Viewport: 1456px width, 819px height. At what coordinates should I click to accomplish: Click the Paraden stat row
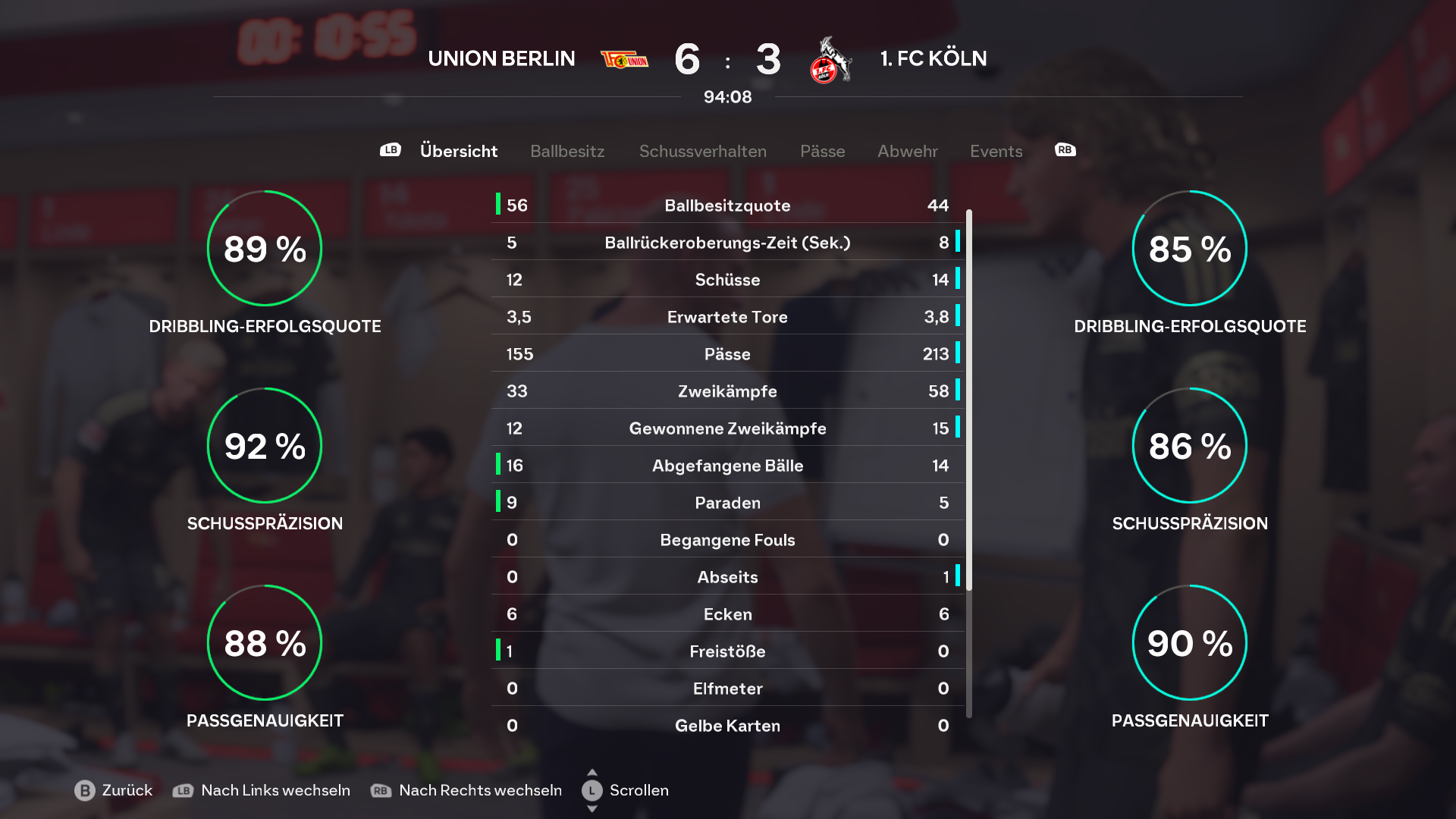point(727,503)
